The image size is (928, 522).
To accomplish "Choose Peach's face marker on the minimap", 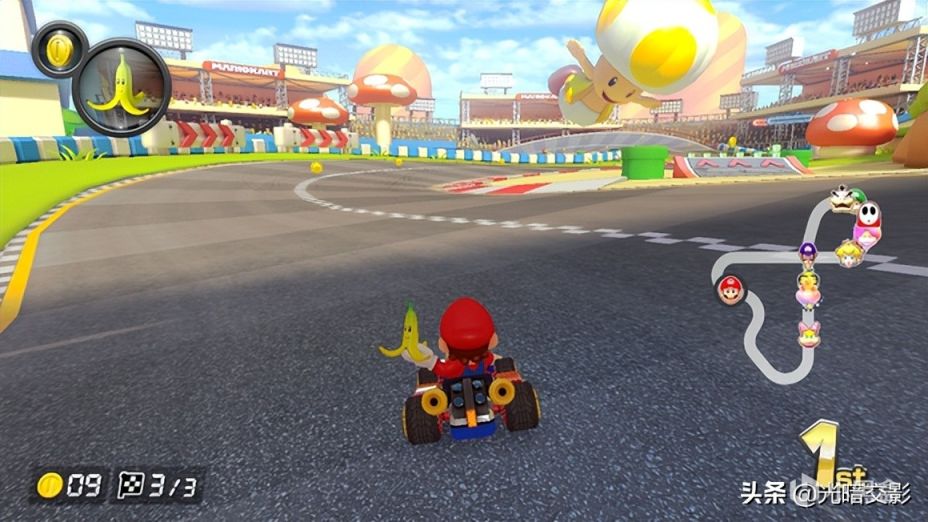I will pyautogui.click(x=849, y=253).
